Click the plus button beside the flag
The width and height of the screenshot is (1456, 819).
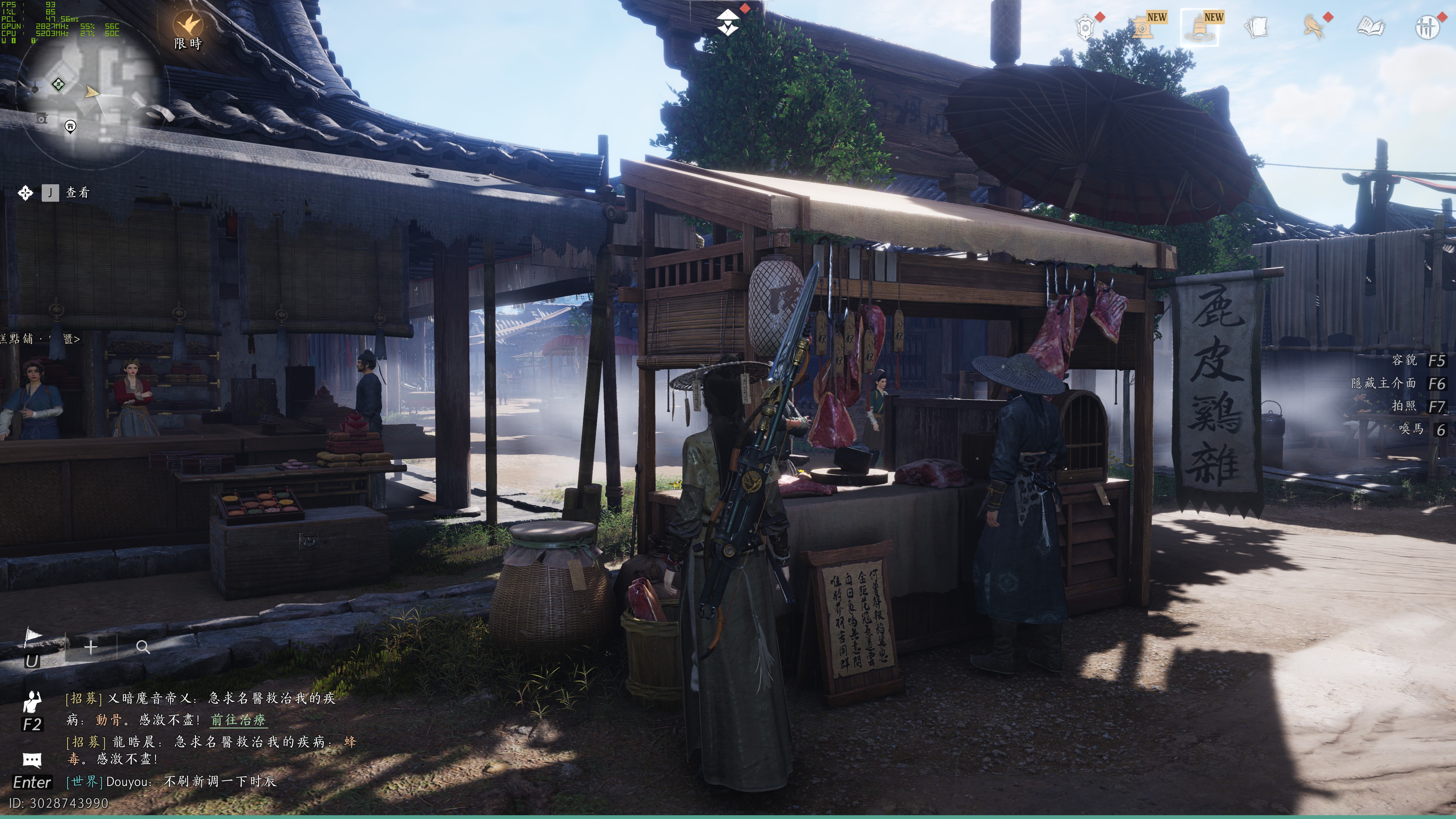pos(91,646)
